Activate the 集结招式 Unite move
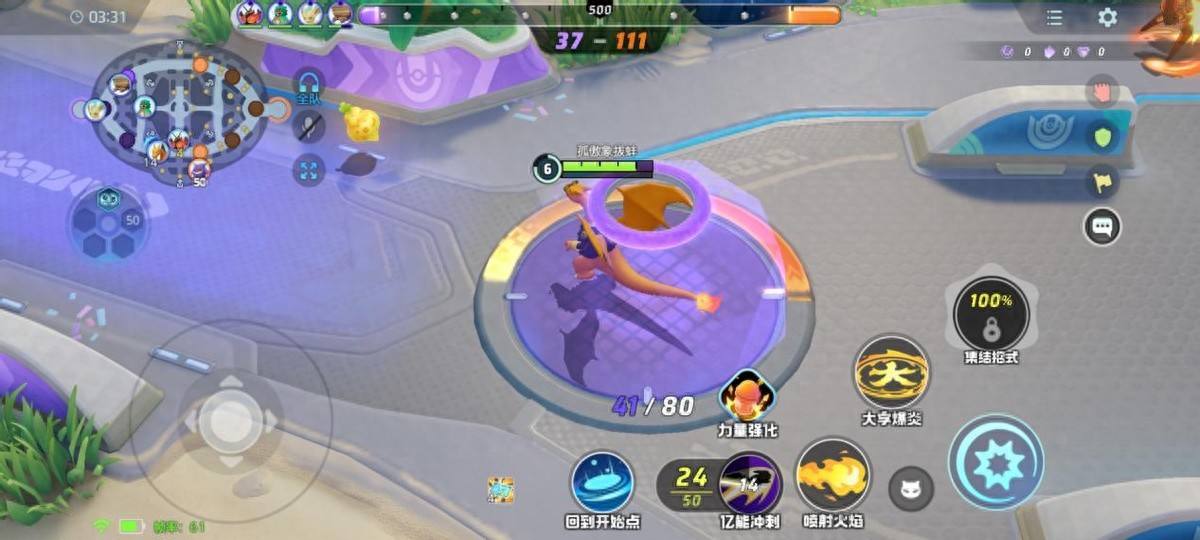1200x540 pixels. point(990,315)
